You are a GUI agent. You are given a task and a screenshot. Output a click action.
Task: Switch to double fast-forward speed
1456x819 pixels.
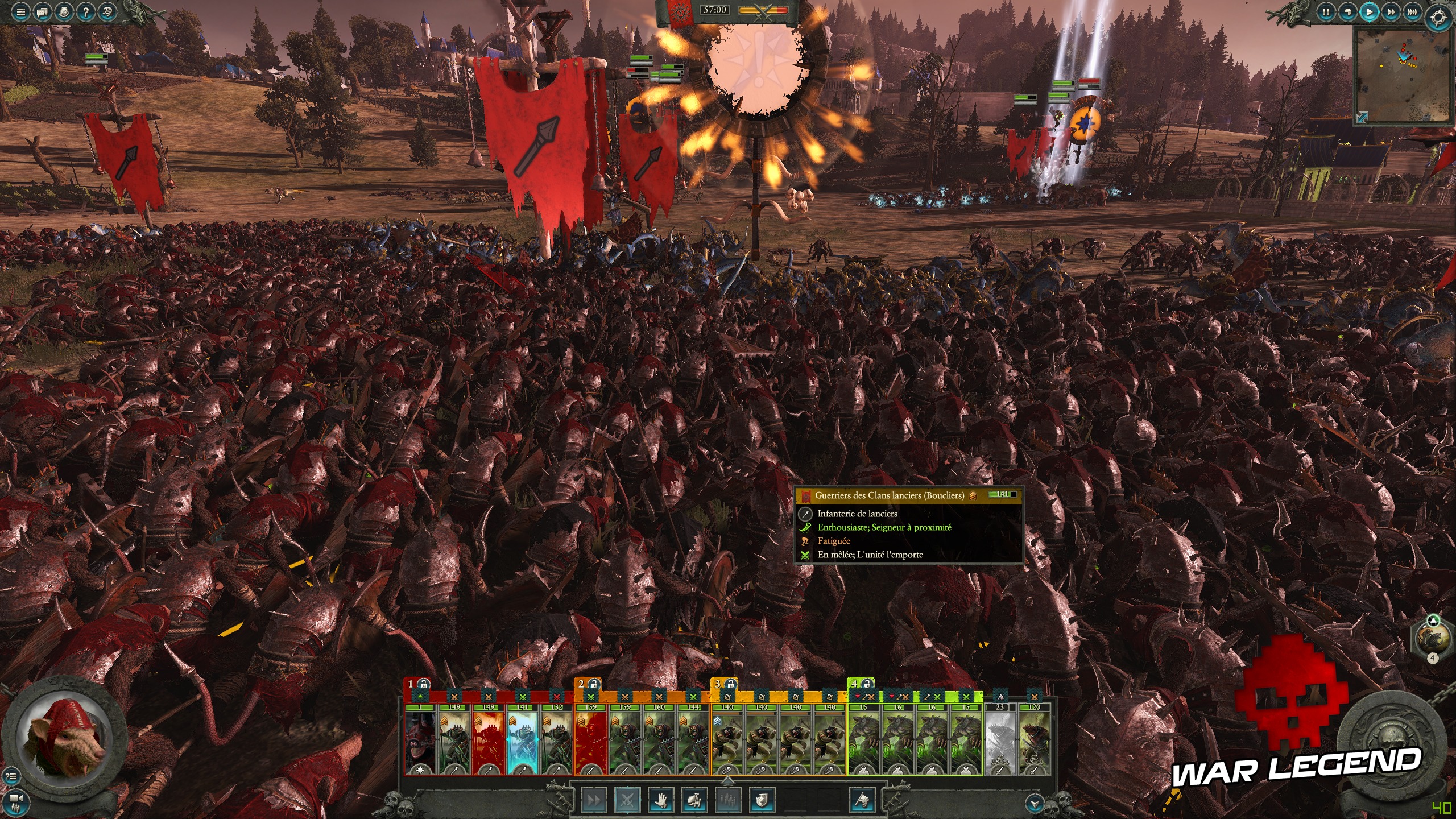pos(1391,12)
